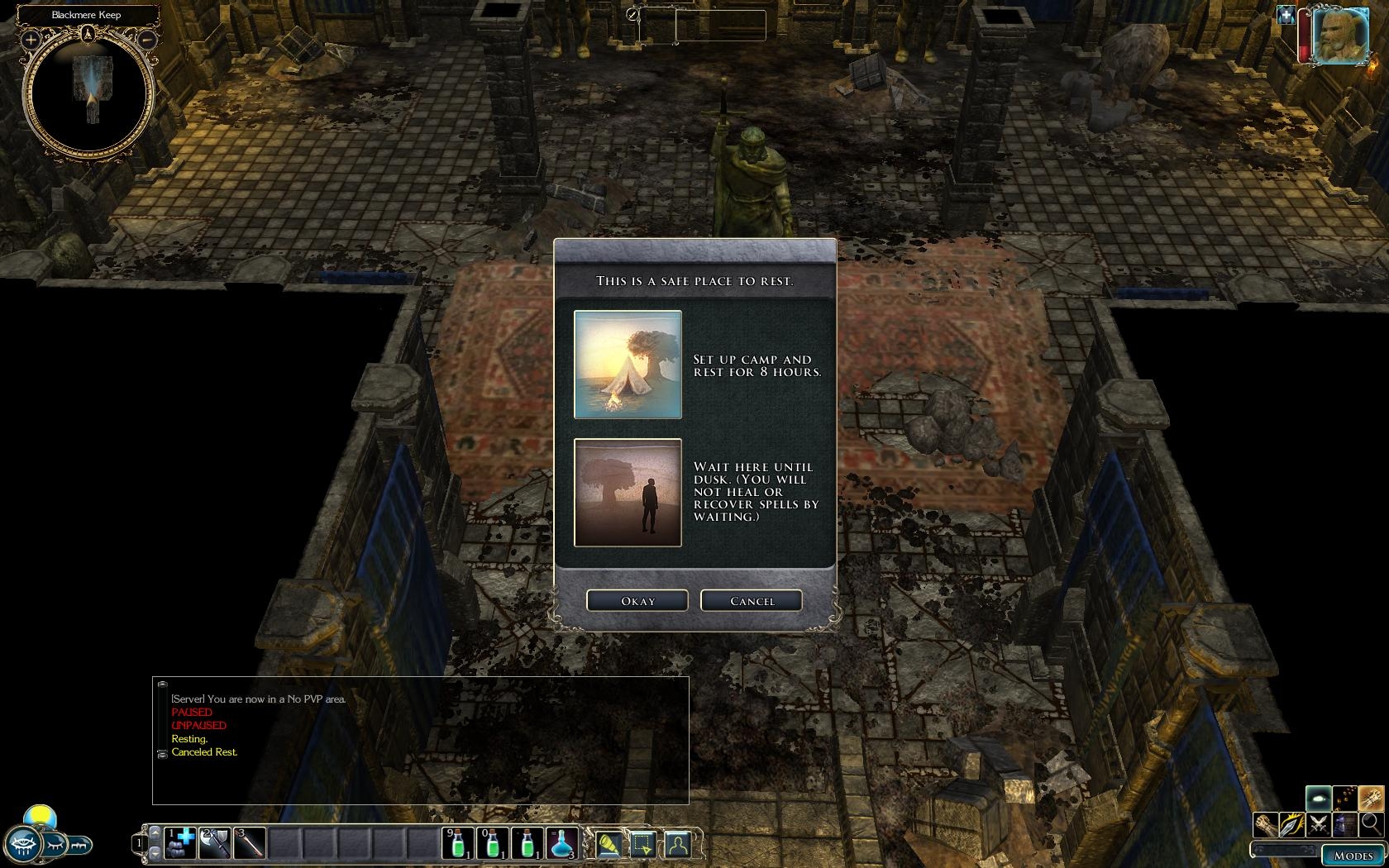Drink the green potion in slot 9
The width and height of the screenshot is (1389, 868).
tap(458, 843)
